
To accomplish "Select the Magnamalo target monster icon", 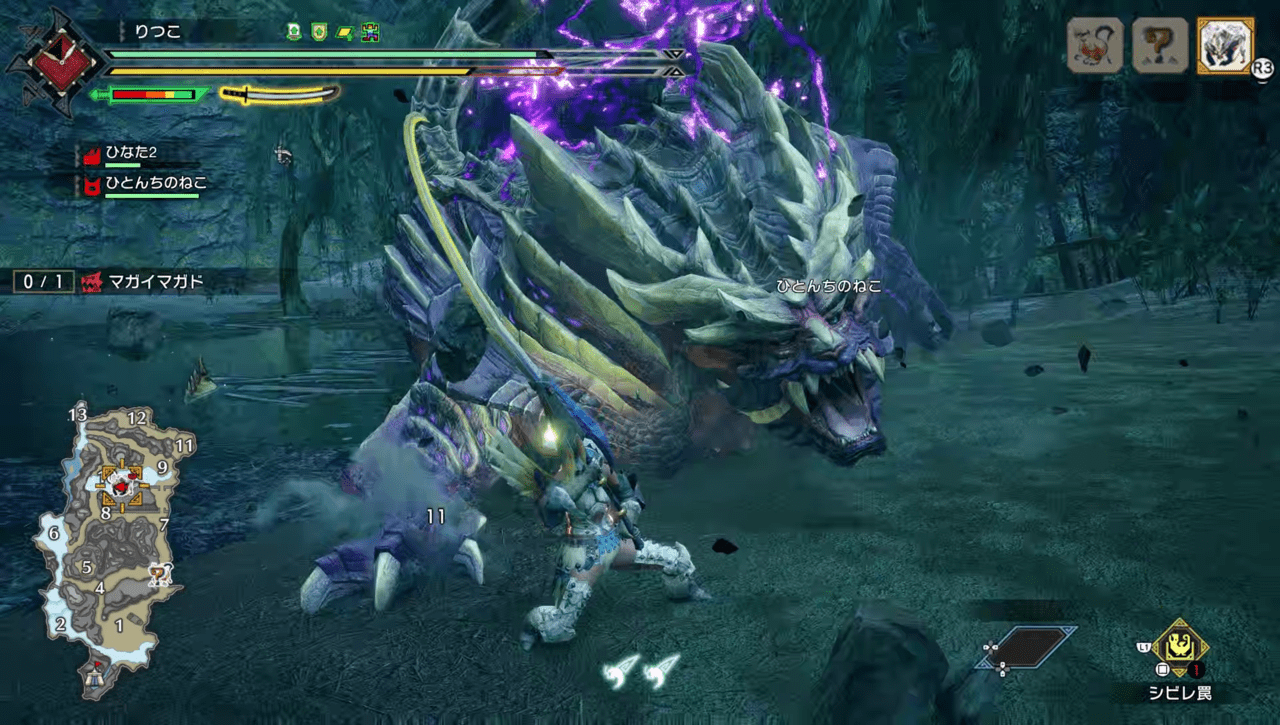I will click(1224, 46).
